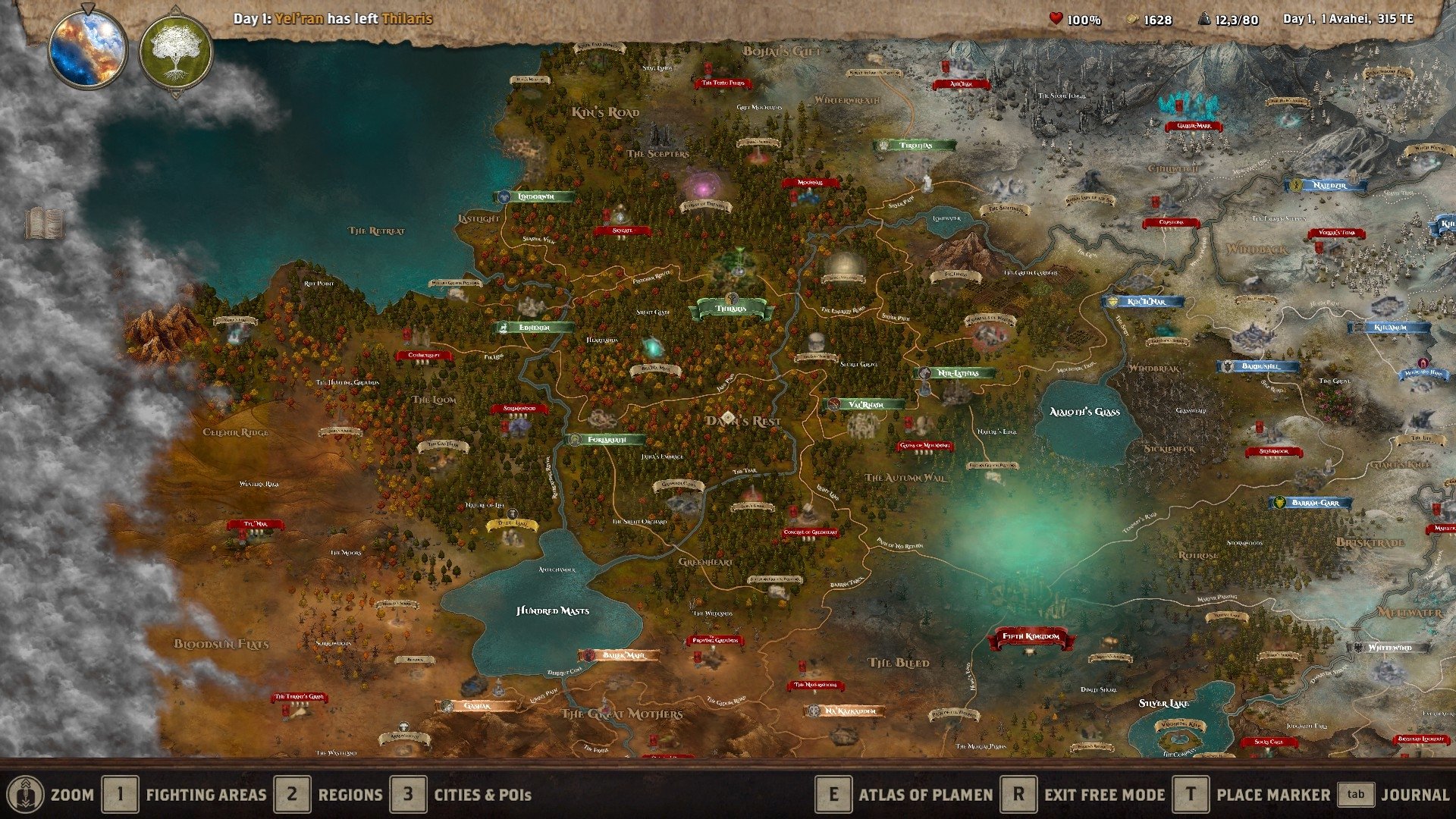Expand the arrow above the world medallion

89,8
